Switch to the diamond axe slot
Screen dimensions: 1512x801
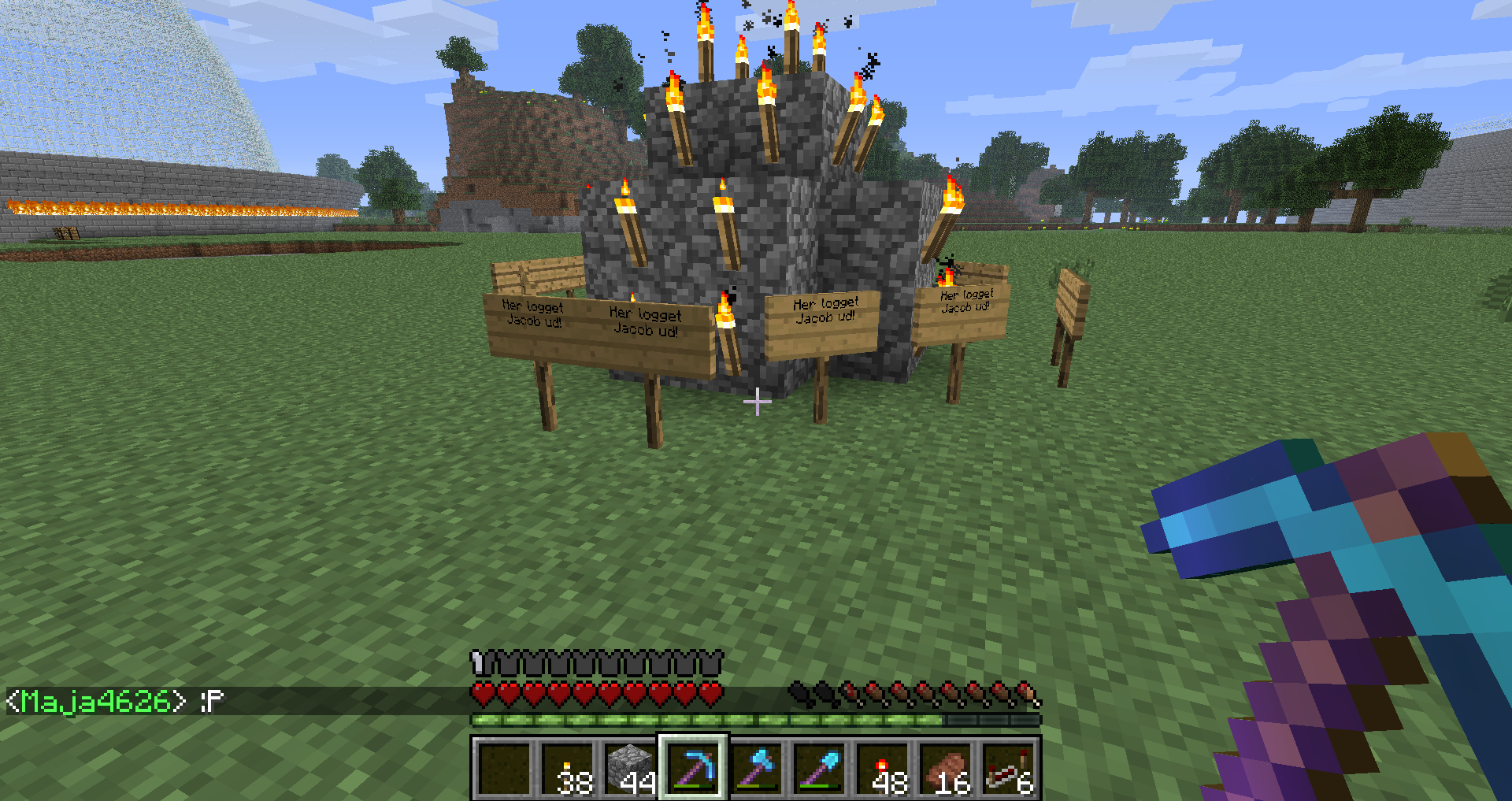pos(756,768)
